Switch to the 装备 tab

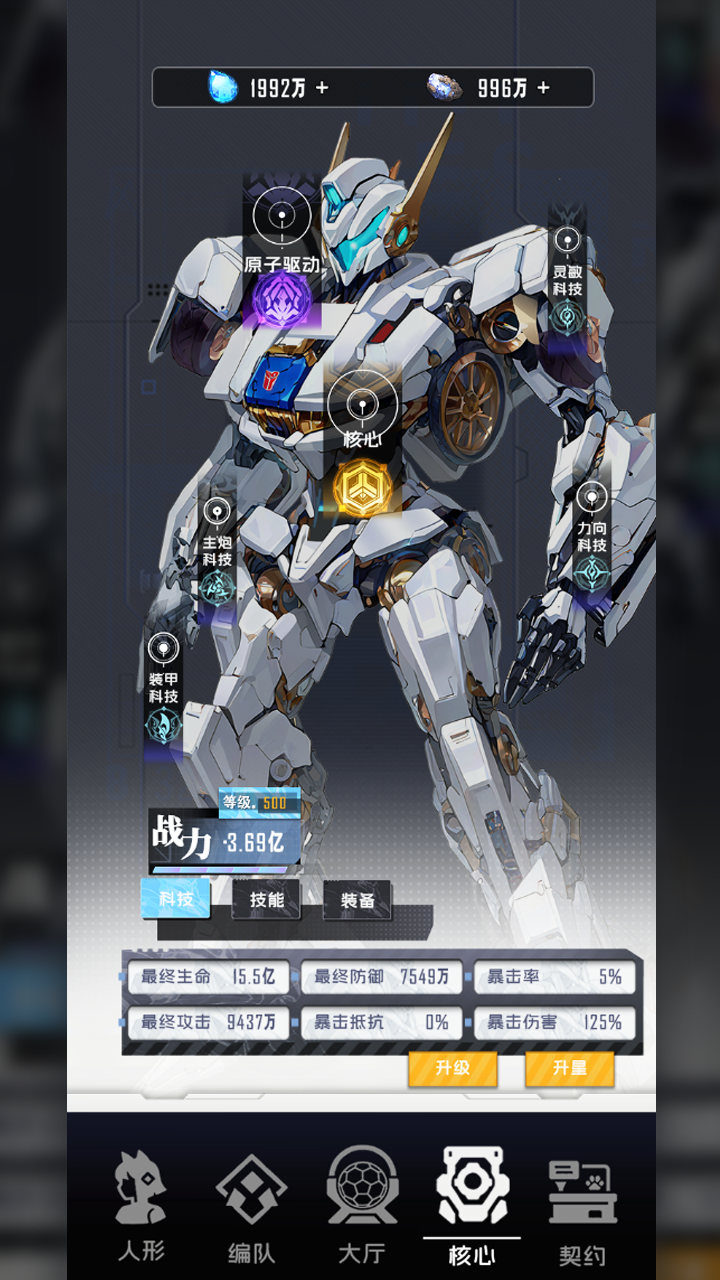point(357,901)
